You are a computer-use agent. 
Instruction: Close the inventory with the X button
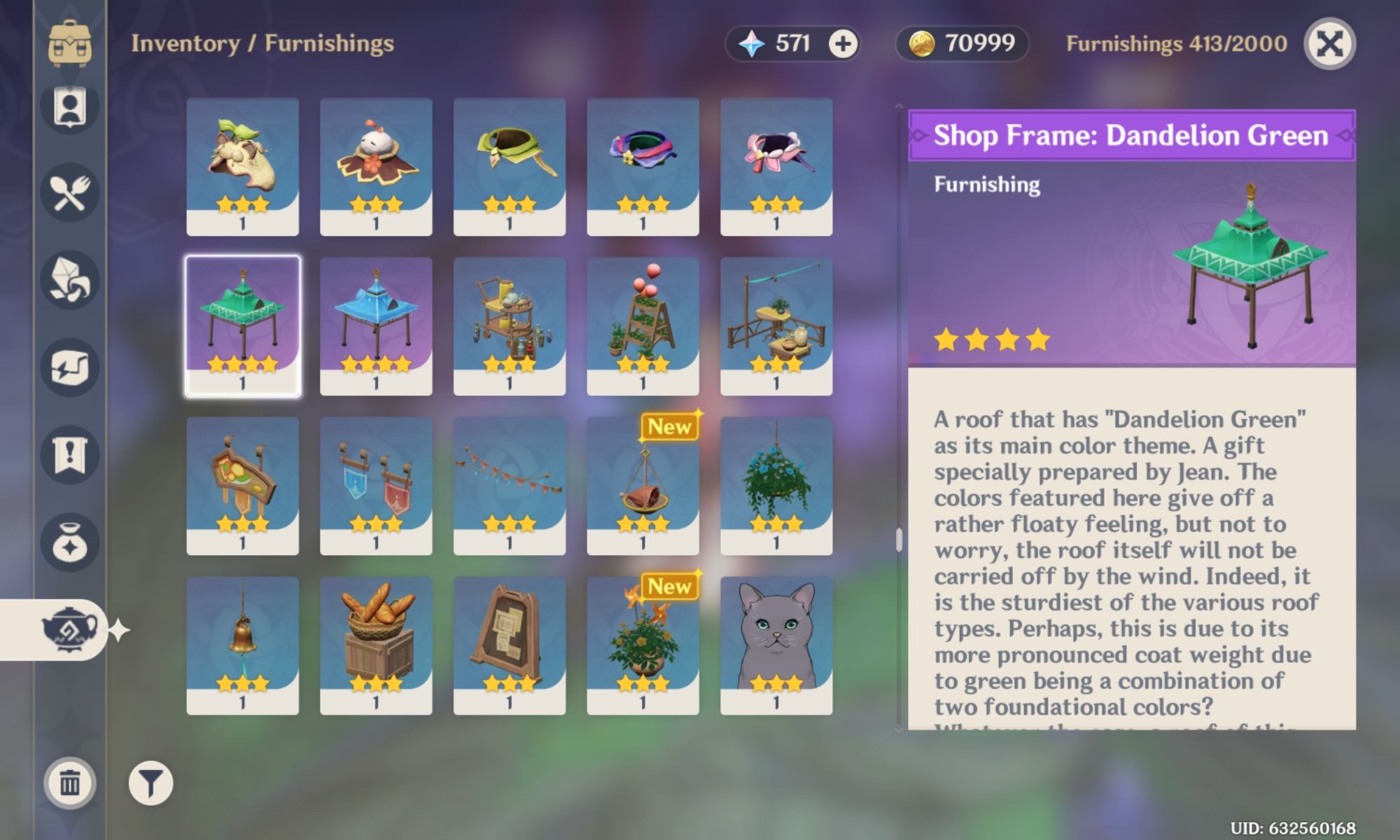tap(1325, 43)
